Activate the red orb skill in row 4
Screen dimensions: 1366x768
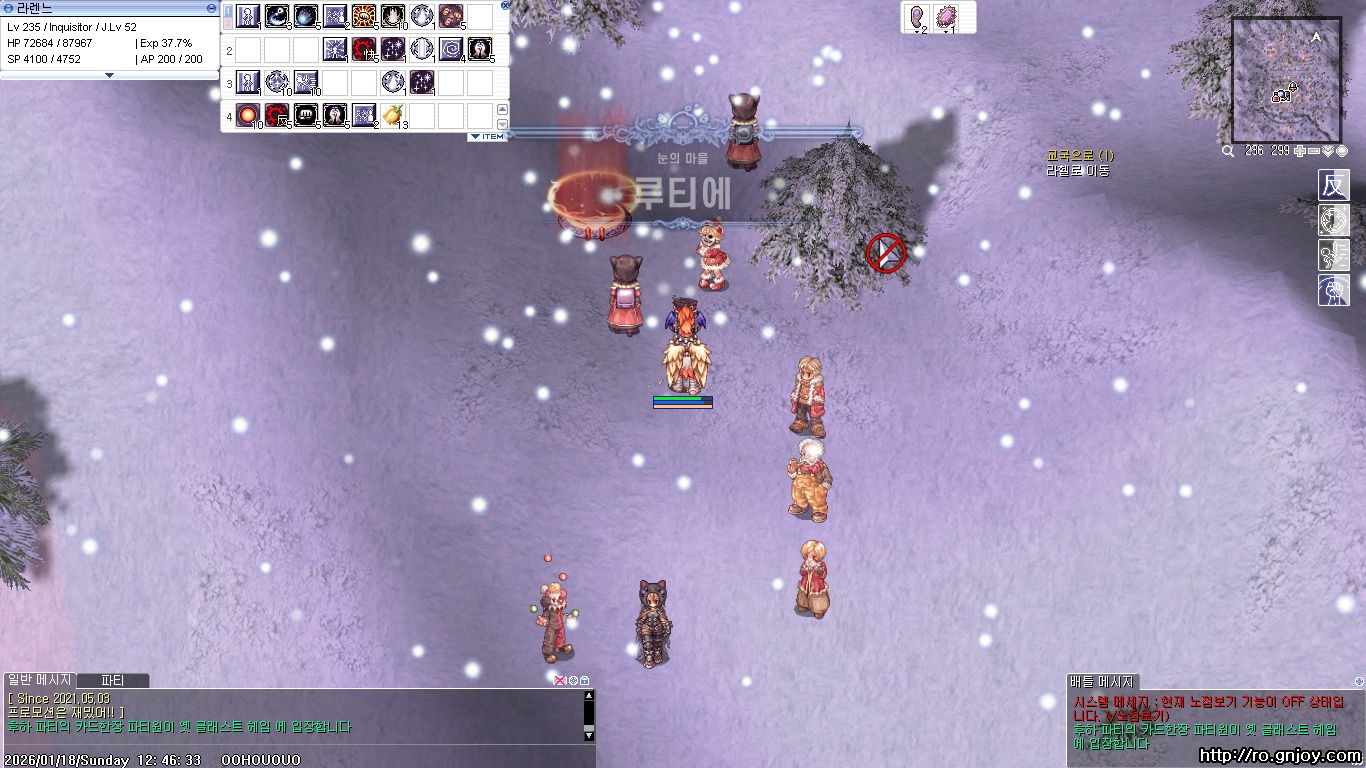(248, 115)
